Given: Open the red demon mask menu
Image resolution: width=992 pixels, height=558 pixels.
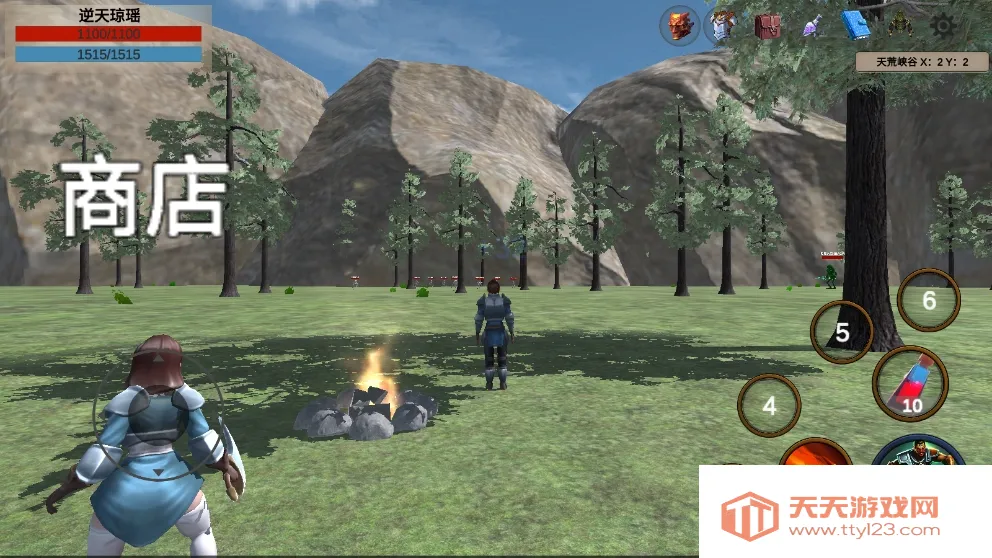Looking at the screenshot, I should (680, 26).
